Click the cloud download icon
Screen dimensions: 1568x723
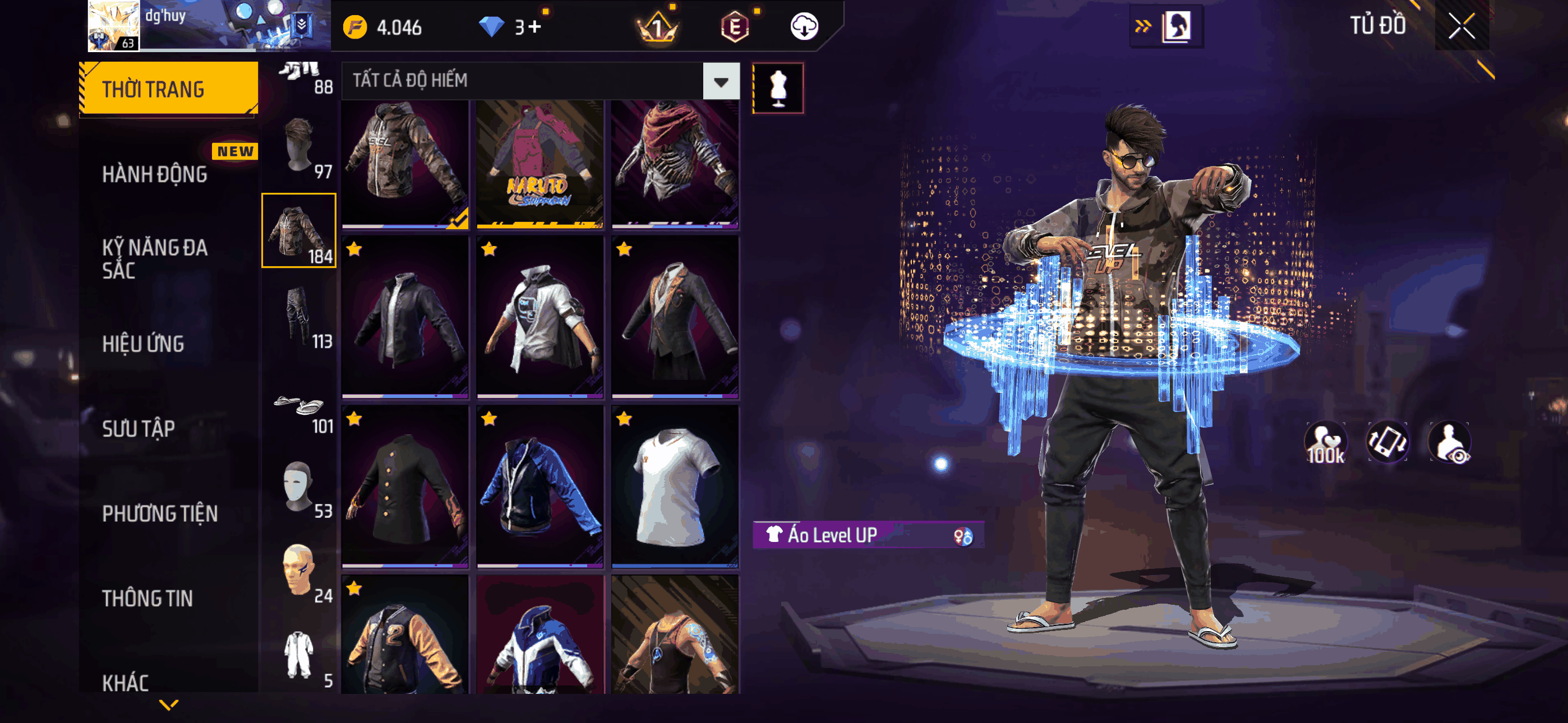pyautogui.click(x=804, y=27)
